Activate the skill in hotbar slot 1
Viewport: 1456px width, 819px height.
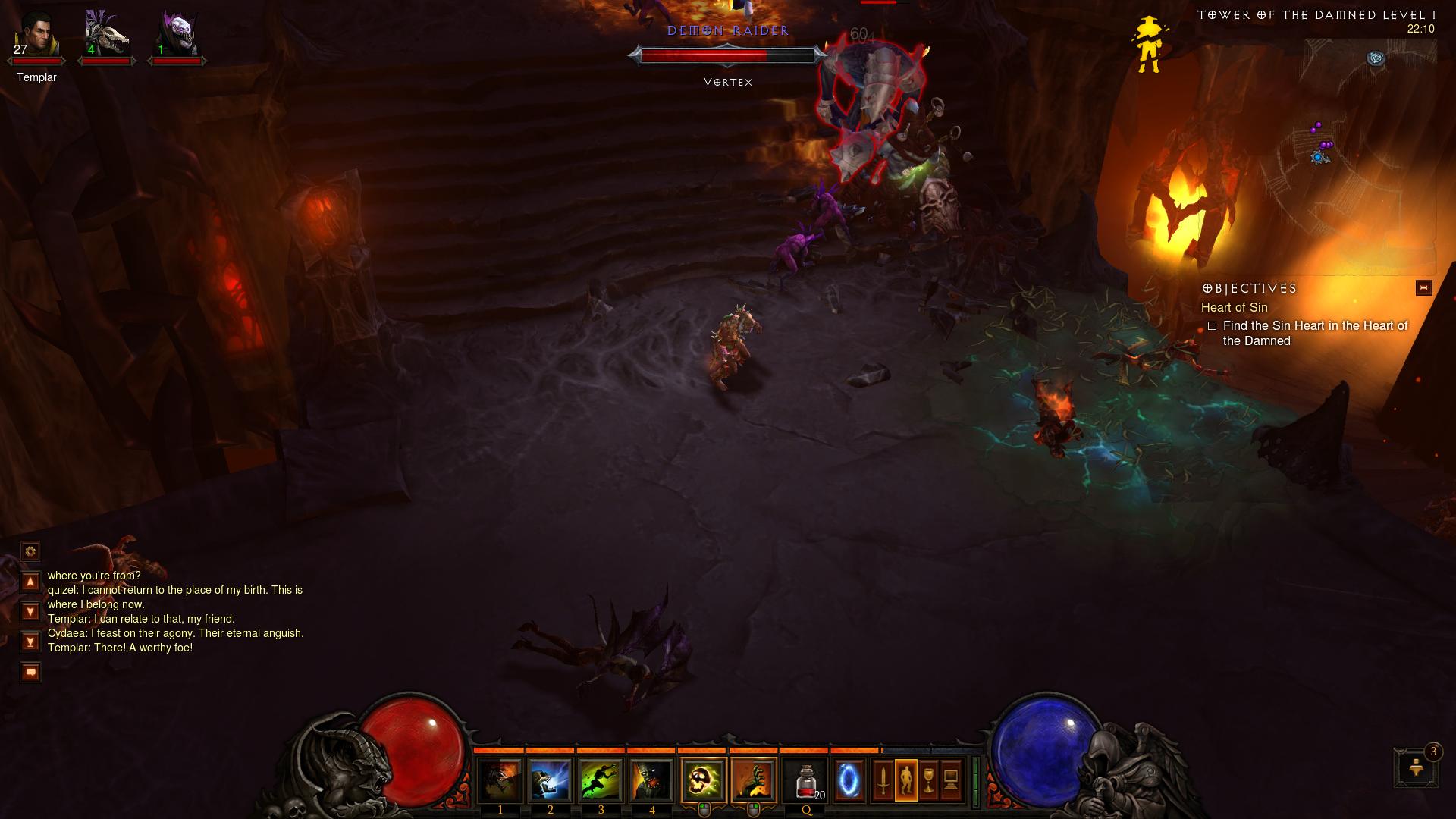(500, 780)
